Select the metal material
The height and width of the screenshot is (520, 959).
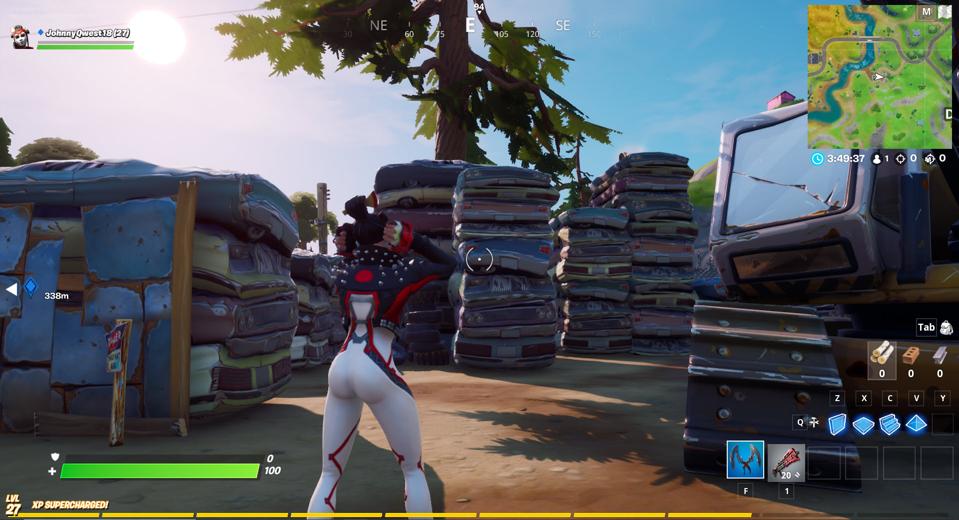939,354
